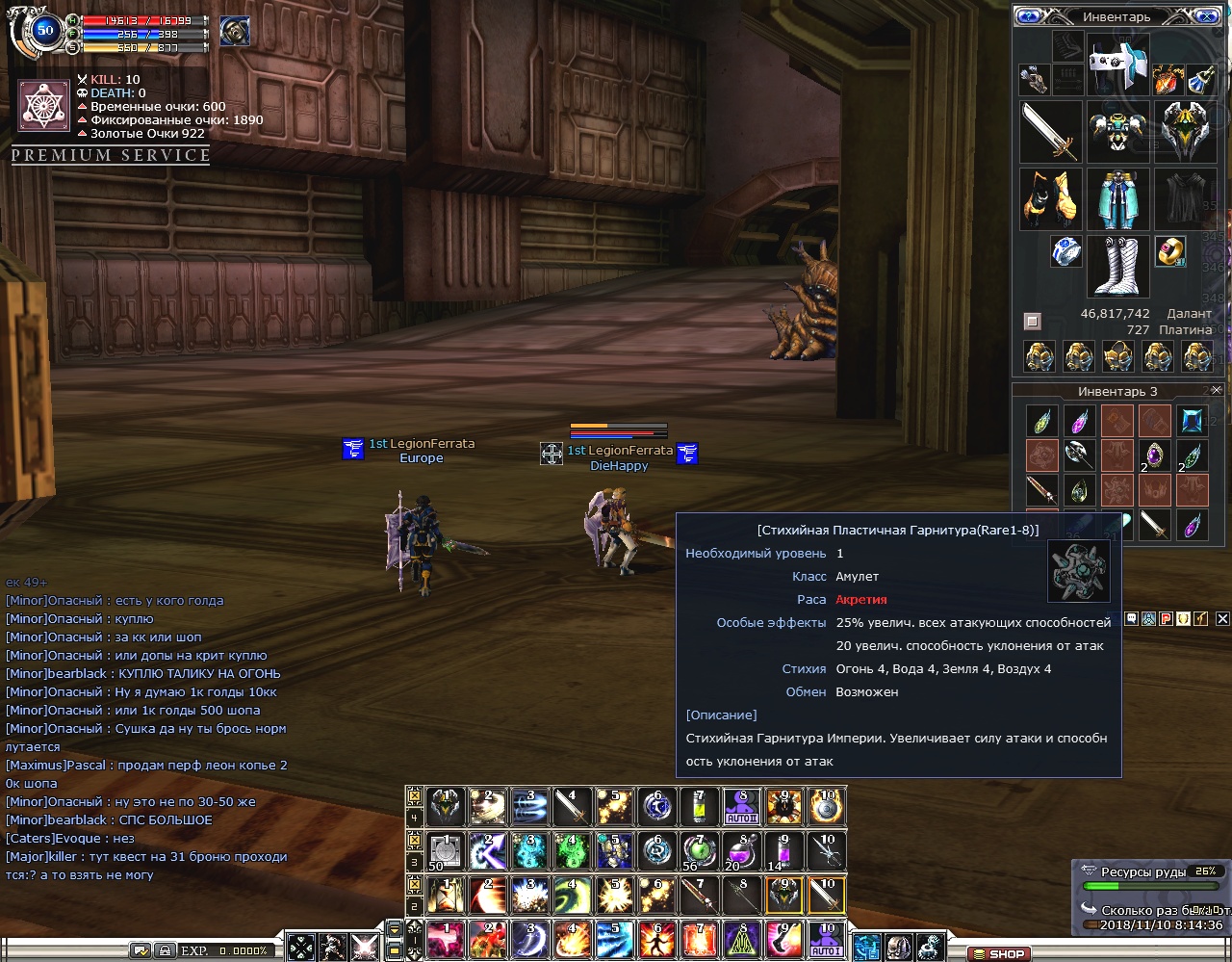
Task: Select the equipped white boots slot
Action: (1117, 265)
